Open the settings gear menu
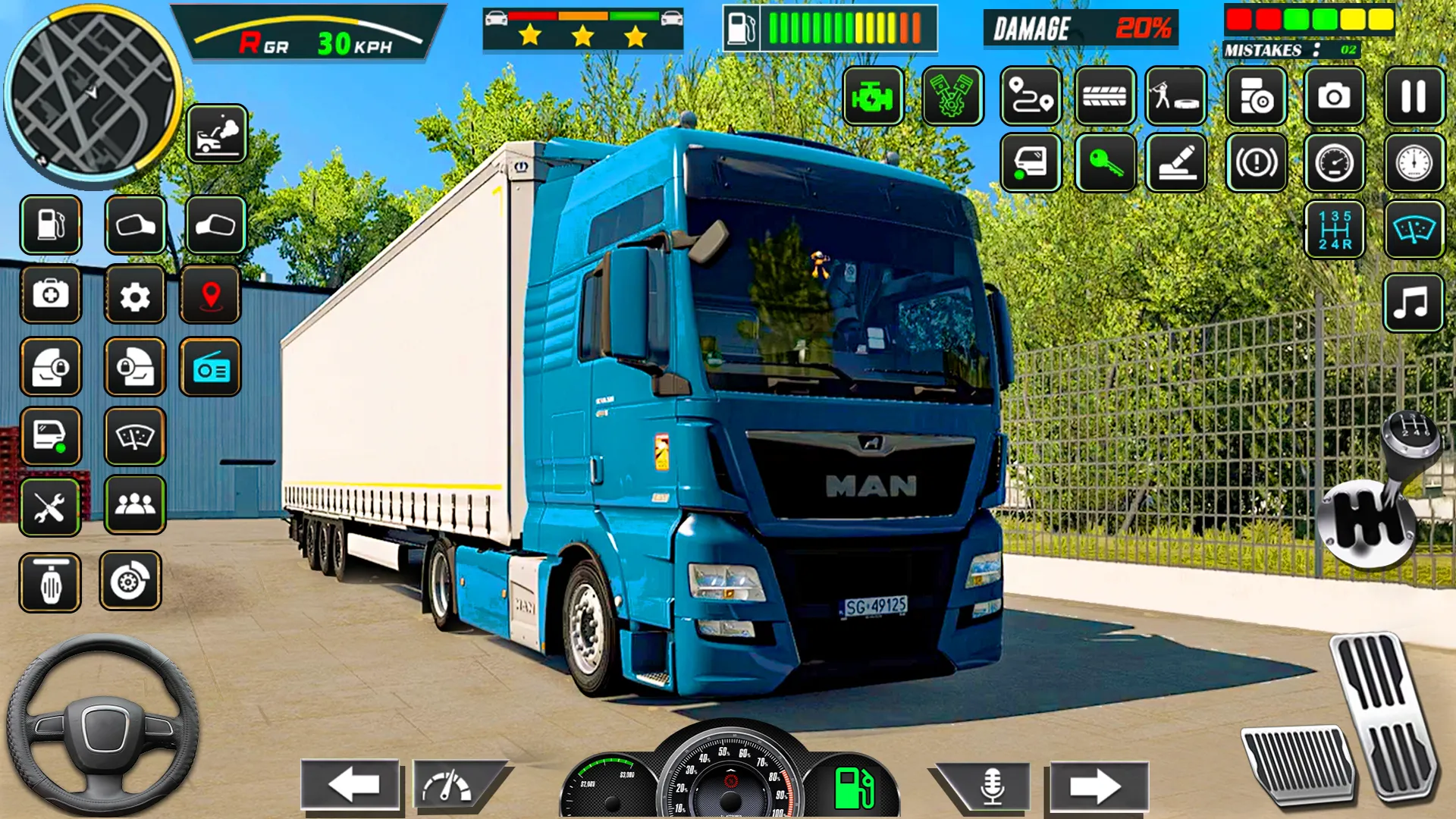The height and width of the screenshot is (819, 1456). point(135,296)
